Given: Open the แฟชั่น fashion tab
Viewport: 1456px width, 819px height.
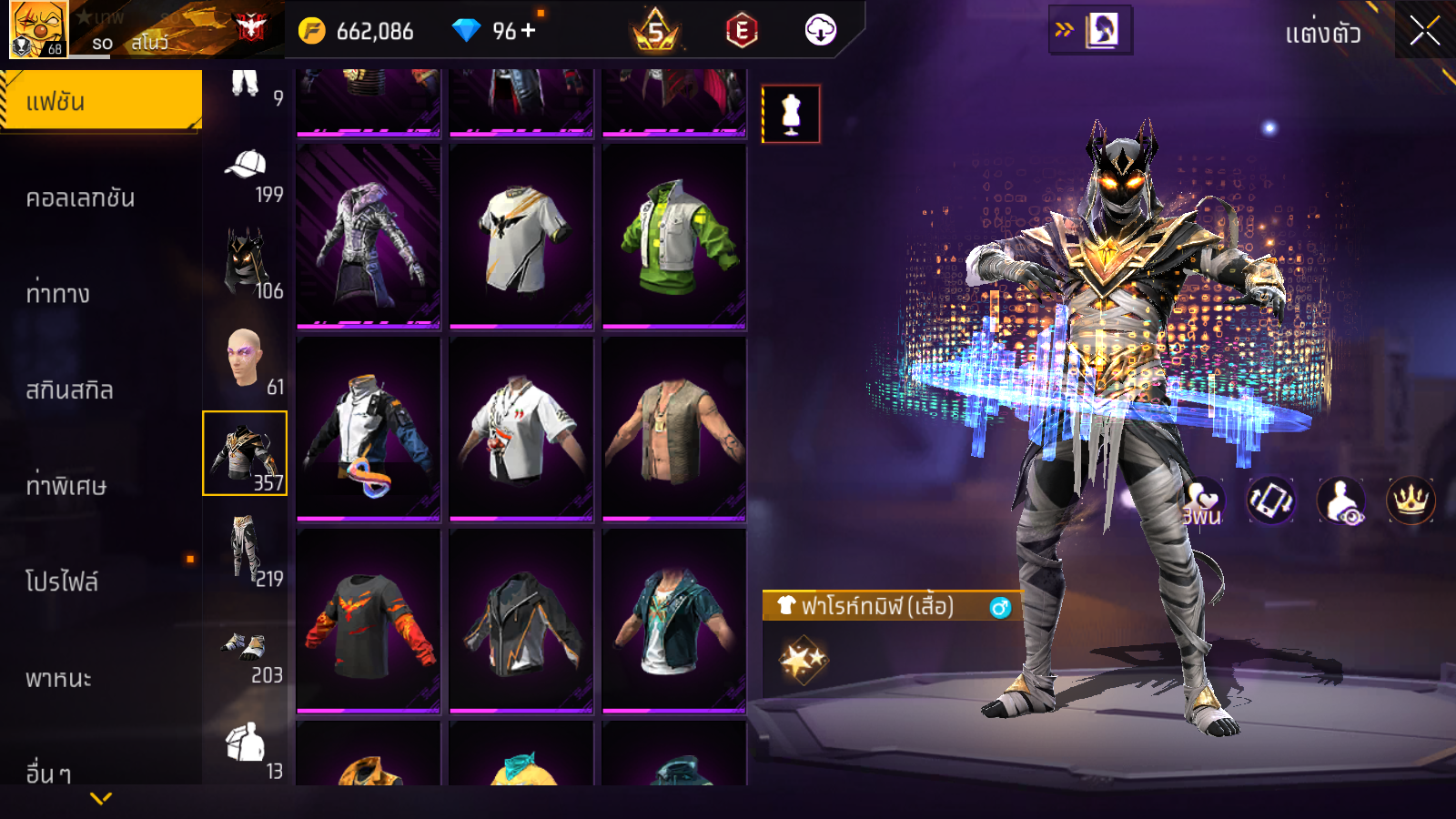Looking at the screenshot, I should [x=101, y=101].
